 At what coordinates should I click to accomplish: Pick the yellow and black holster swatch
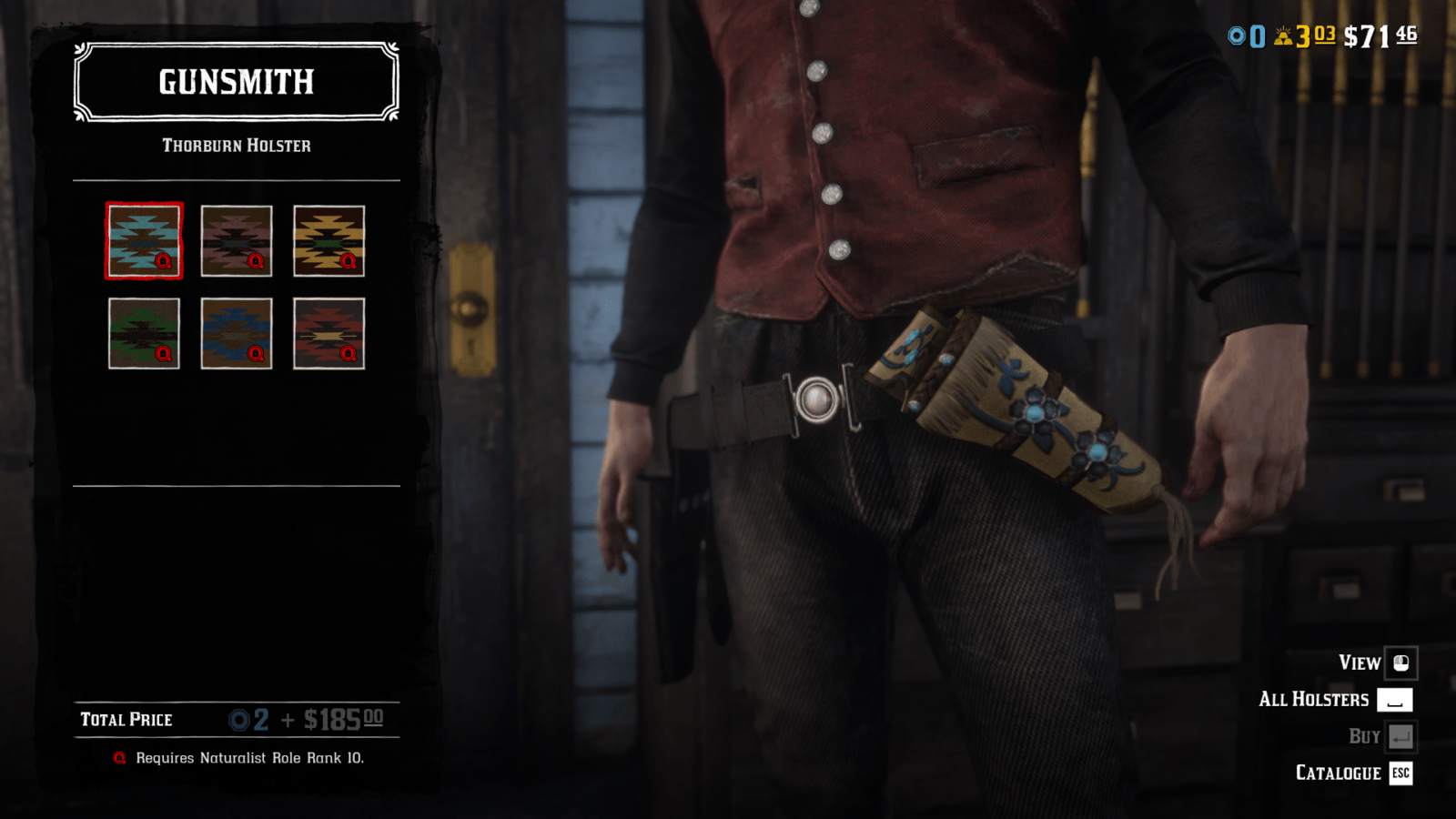[x=329, y=240]
